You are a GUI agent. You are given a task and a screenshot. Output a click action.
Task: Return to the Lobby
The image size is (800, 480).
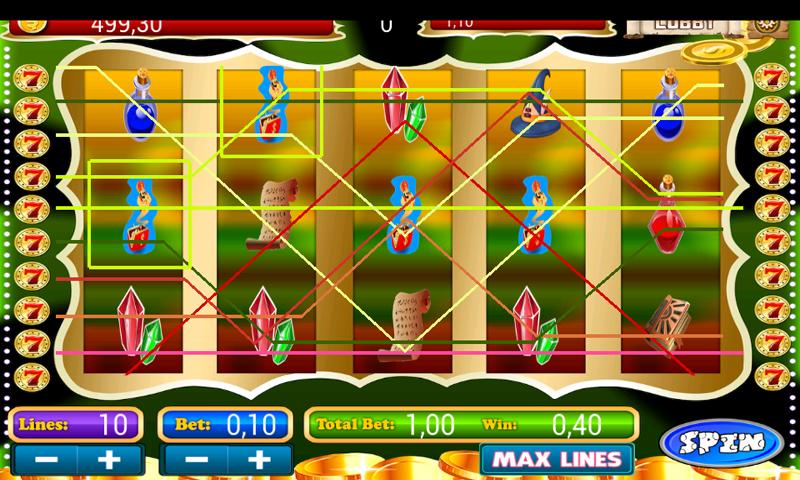click(x=683, y=22)
